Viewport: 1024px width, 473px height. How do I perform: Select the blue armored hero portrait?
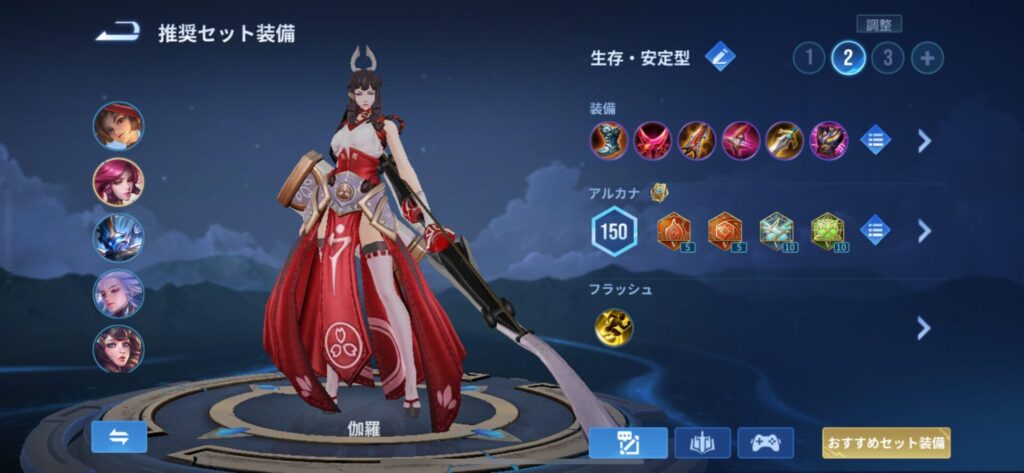point(119,237)
